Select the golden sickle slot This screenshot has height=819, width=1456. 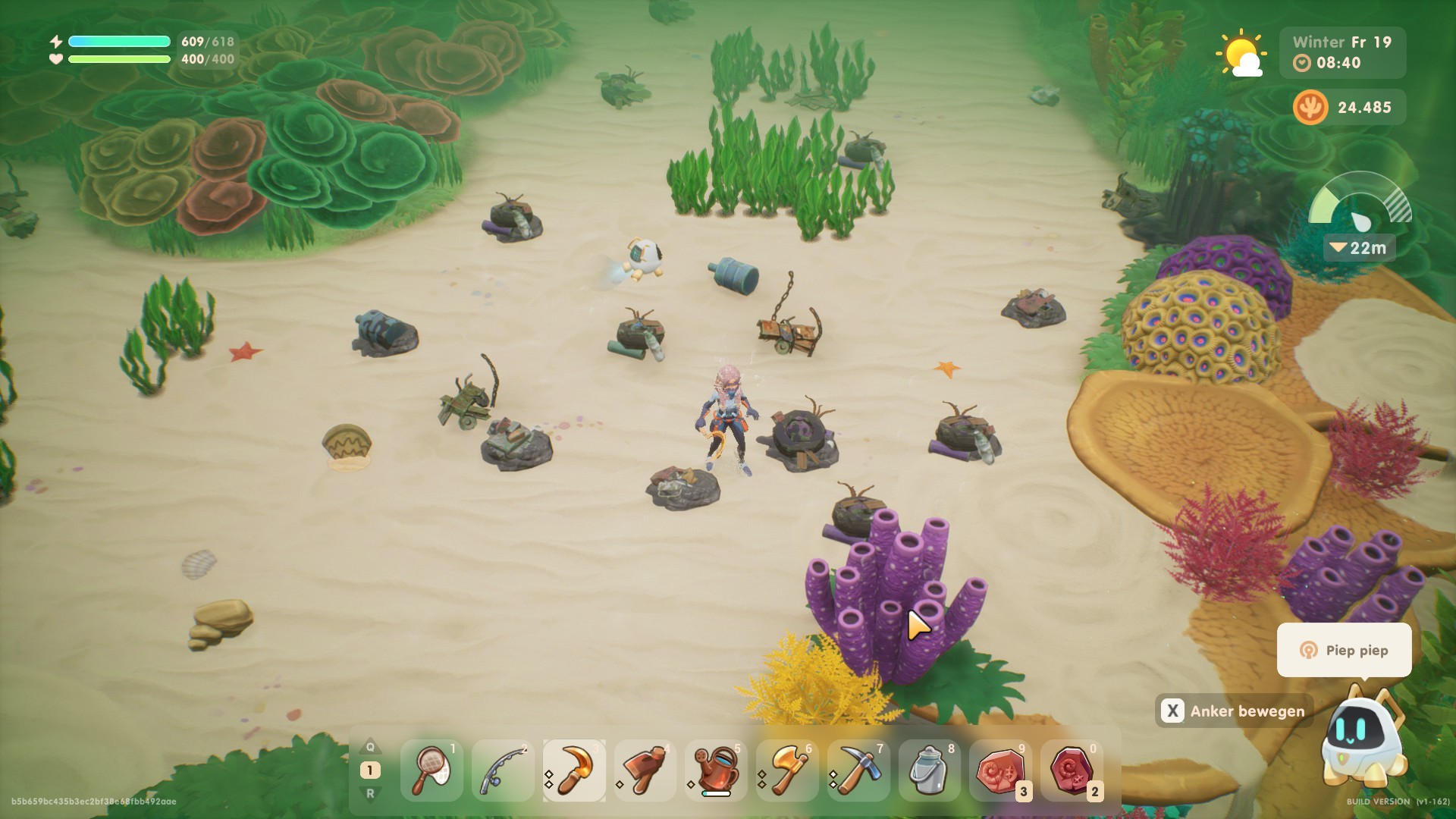[574, 770]
